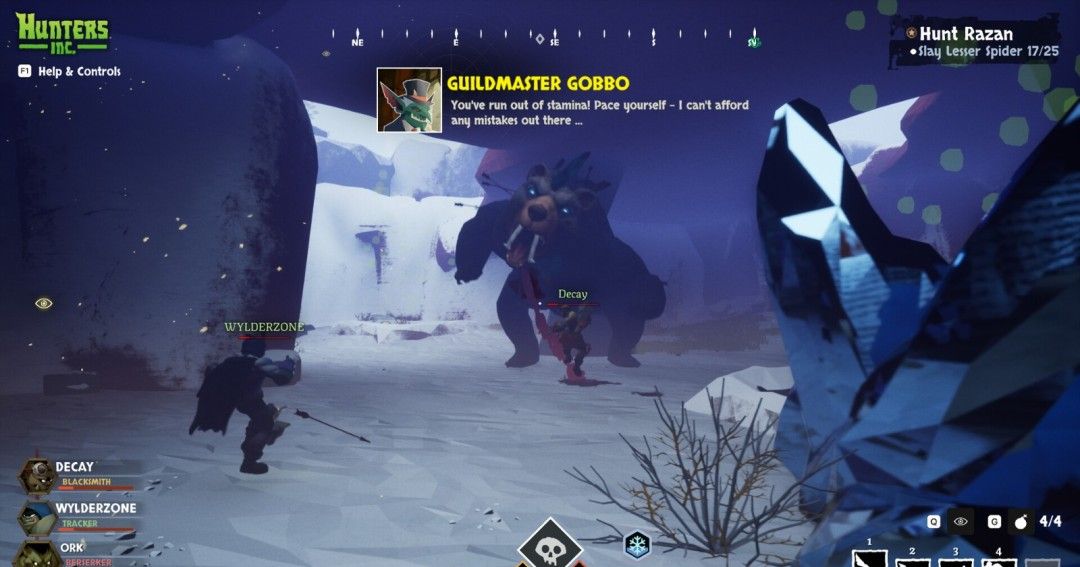Viewport: 1080px width, 567px height.
Task: Click the snowflake frost status icon
Action: coord(637,545)
